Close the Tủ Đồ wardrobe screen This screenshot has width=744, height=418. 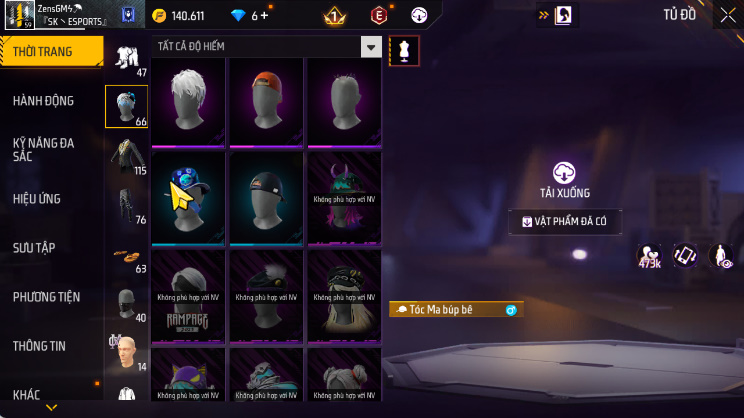726,15
